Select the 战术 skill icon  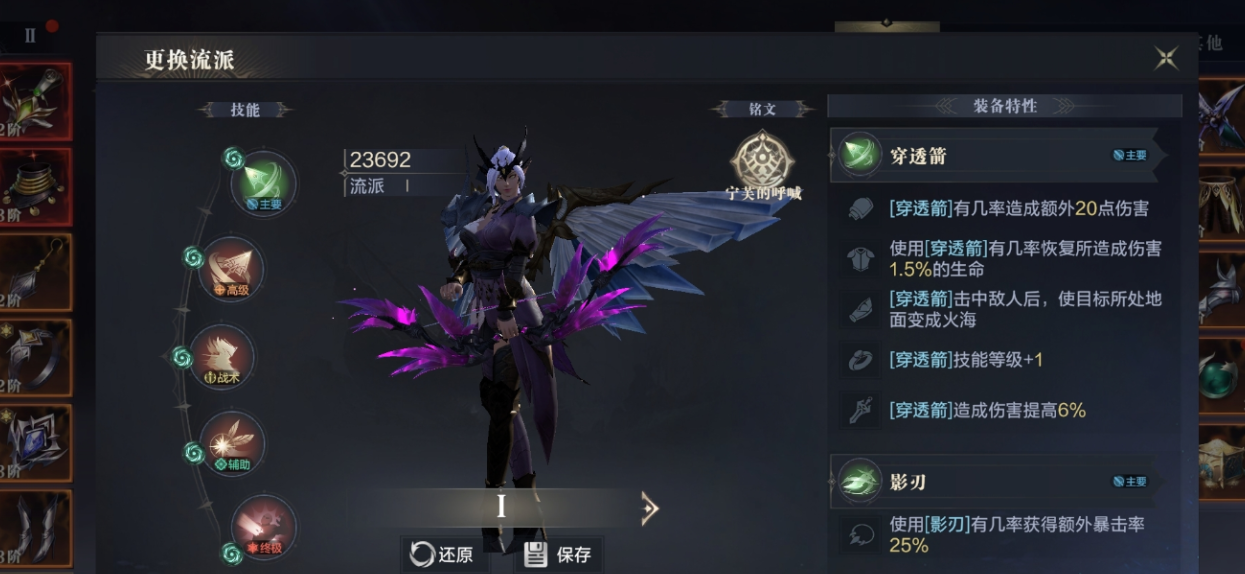(222, 356)
